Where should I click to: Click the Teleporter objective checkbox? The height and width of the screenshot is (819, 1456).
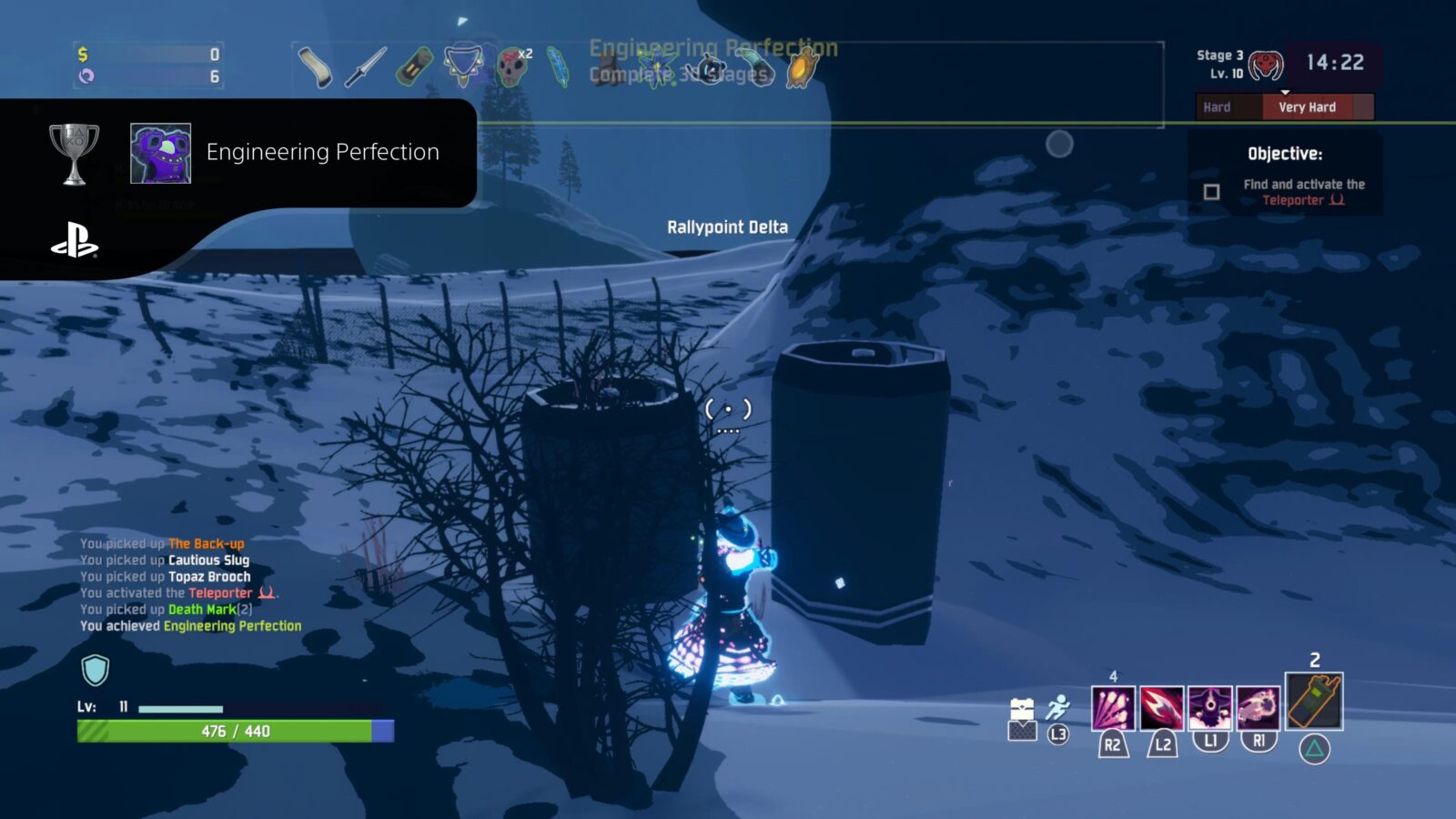tap(1211, 192)
